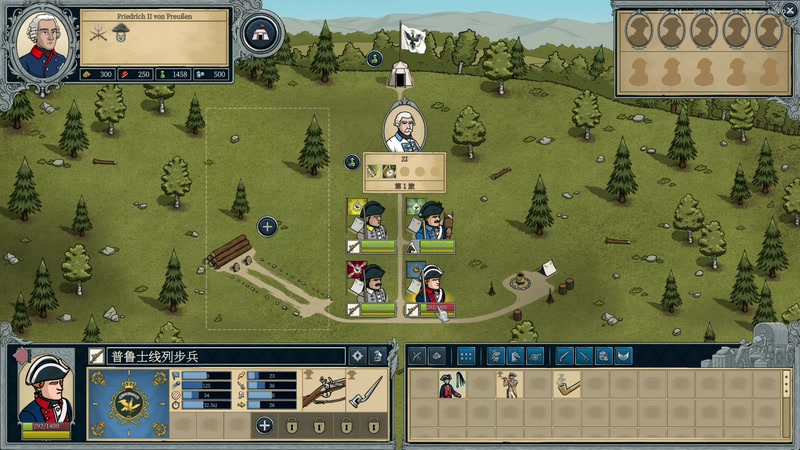Viewport: 800px width, 450px height.
Task: Click Friedrich II commander portrait
Action: click(x=42, y=40)
